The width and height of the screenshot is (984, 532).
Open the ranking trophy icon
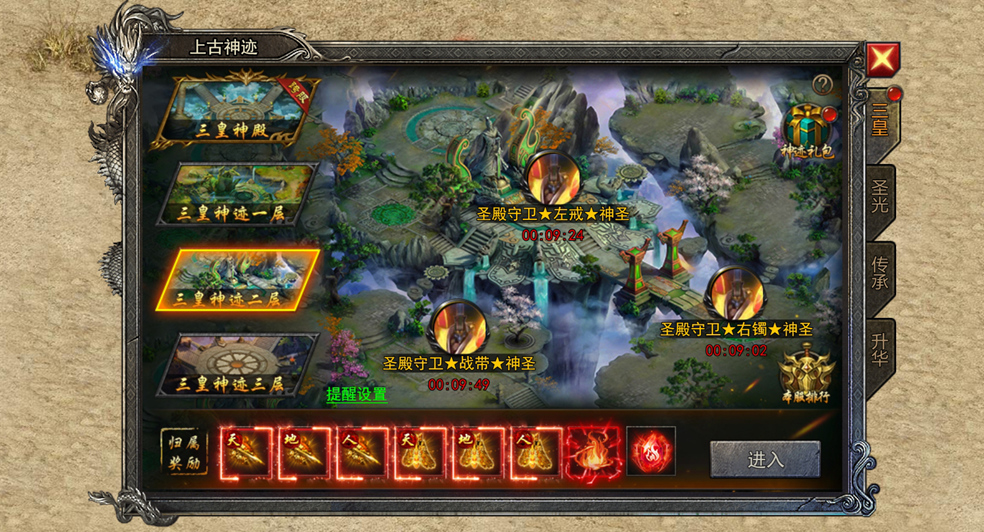click(x=807, y=374)
